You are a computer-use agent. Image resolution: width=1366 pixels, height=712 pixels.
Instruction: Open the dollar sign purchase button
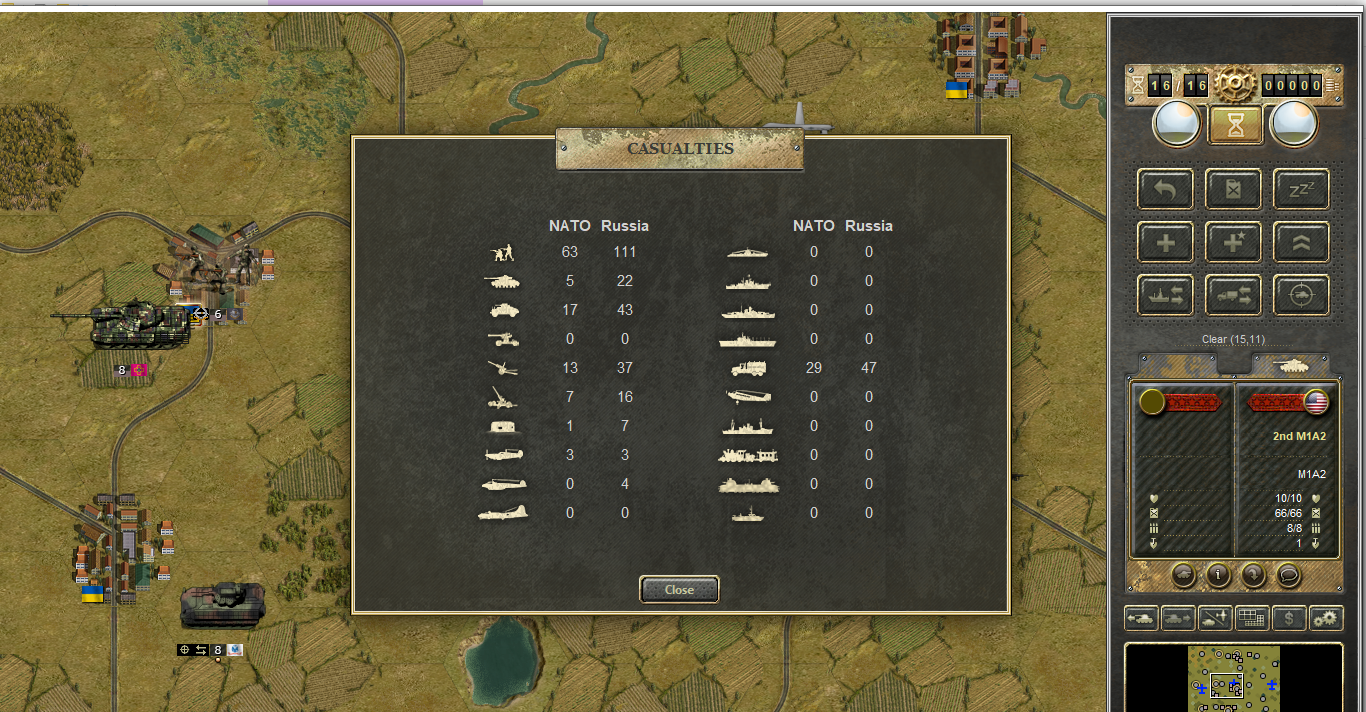(x=1288, y=618)
